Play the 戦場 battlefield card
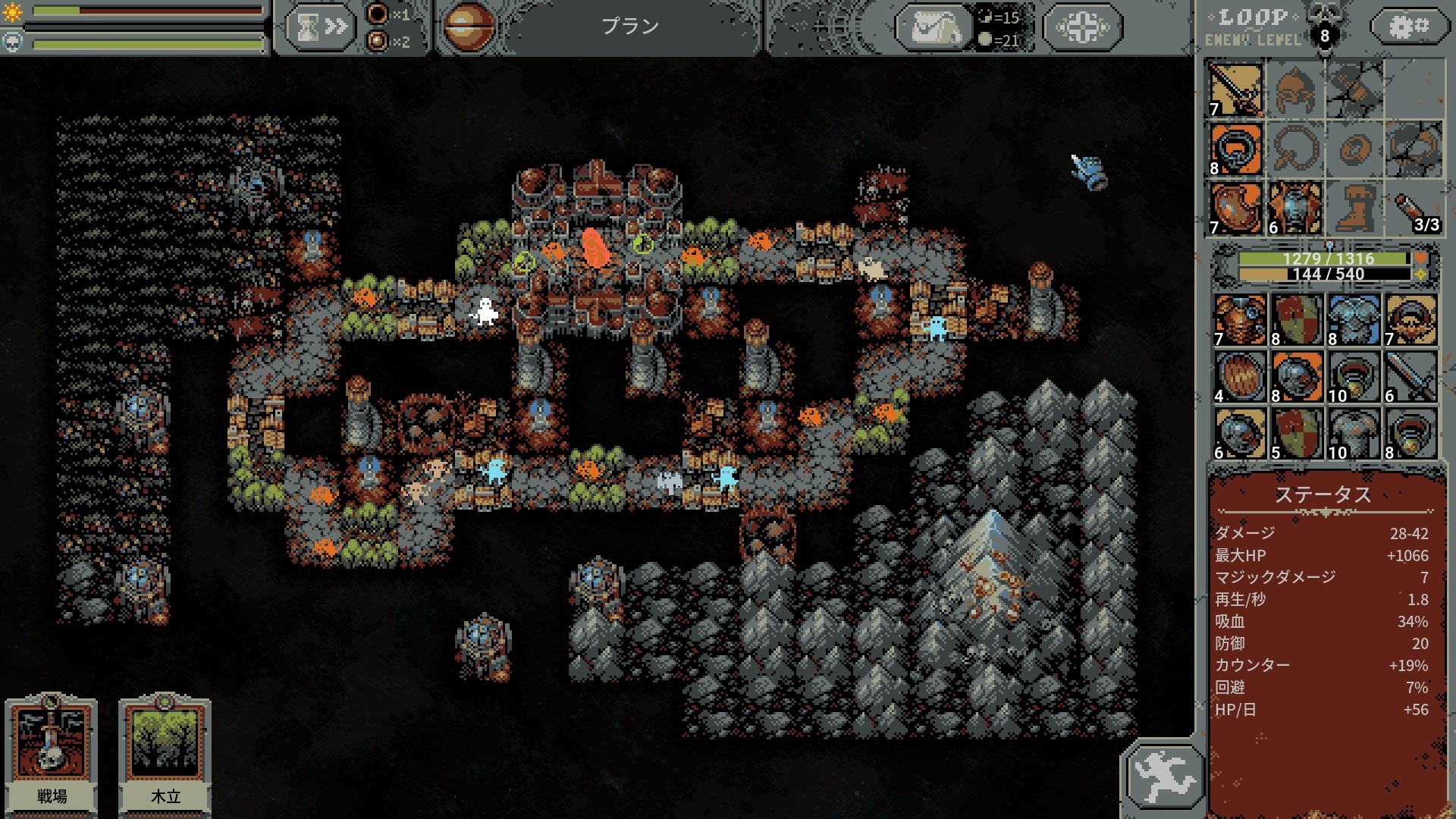The image size is (1456, 819). click(52, 752)
